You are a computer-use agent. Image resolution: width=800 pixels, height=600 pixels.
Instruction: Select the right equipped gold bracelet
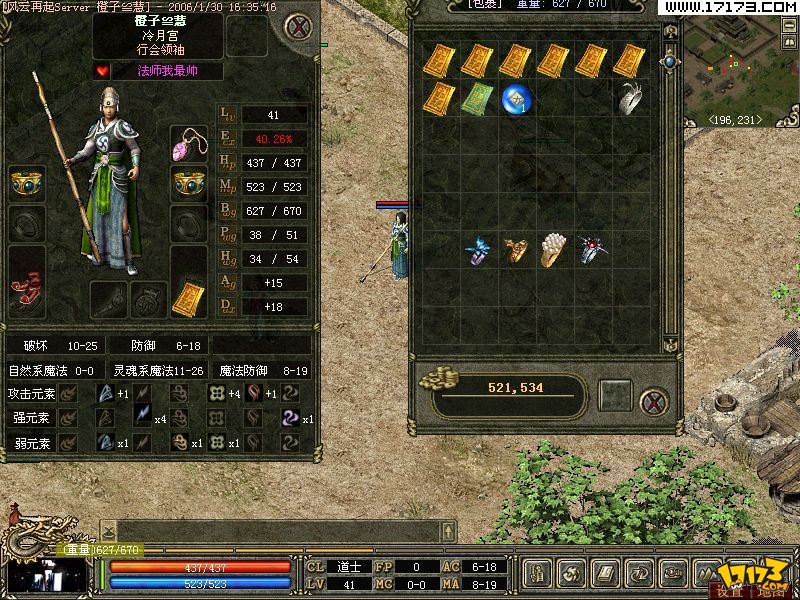[x=188, y=184]
